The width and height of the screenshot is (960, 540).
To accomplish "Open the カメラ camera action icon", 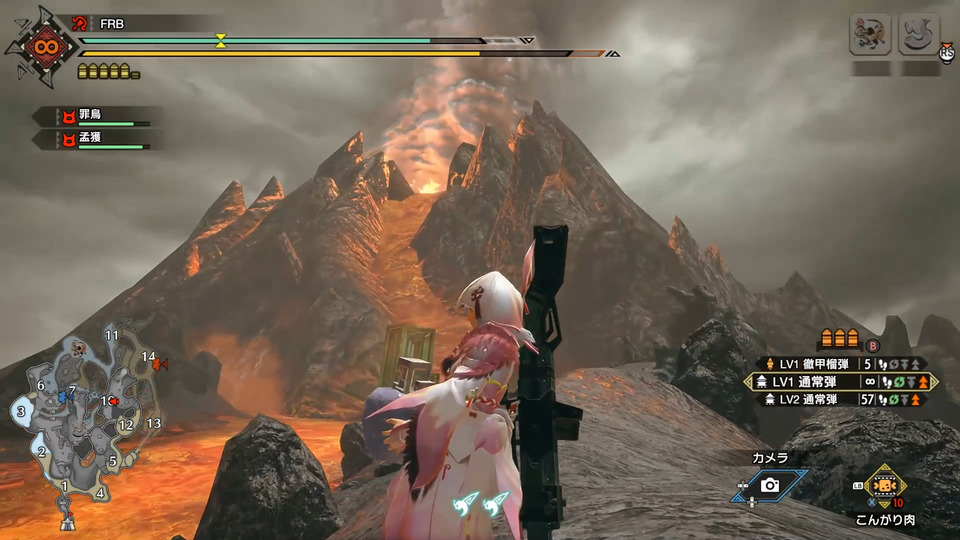I will [769, 485].
